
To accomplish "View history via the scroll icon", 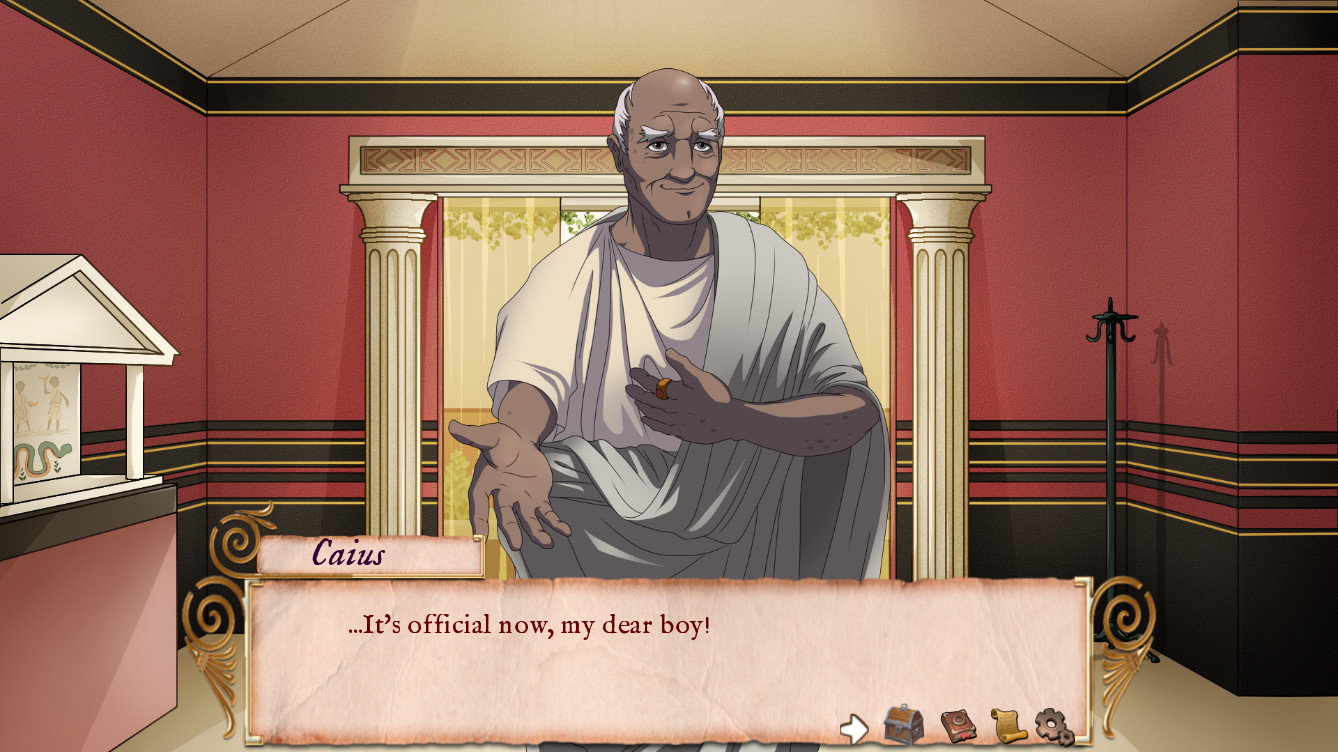I will (1009, 724).
